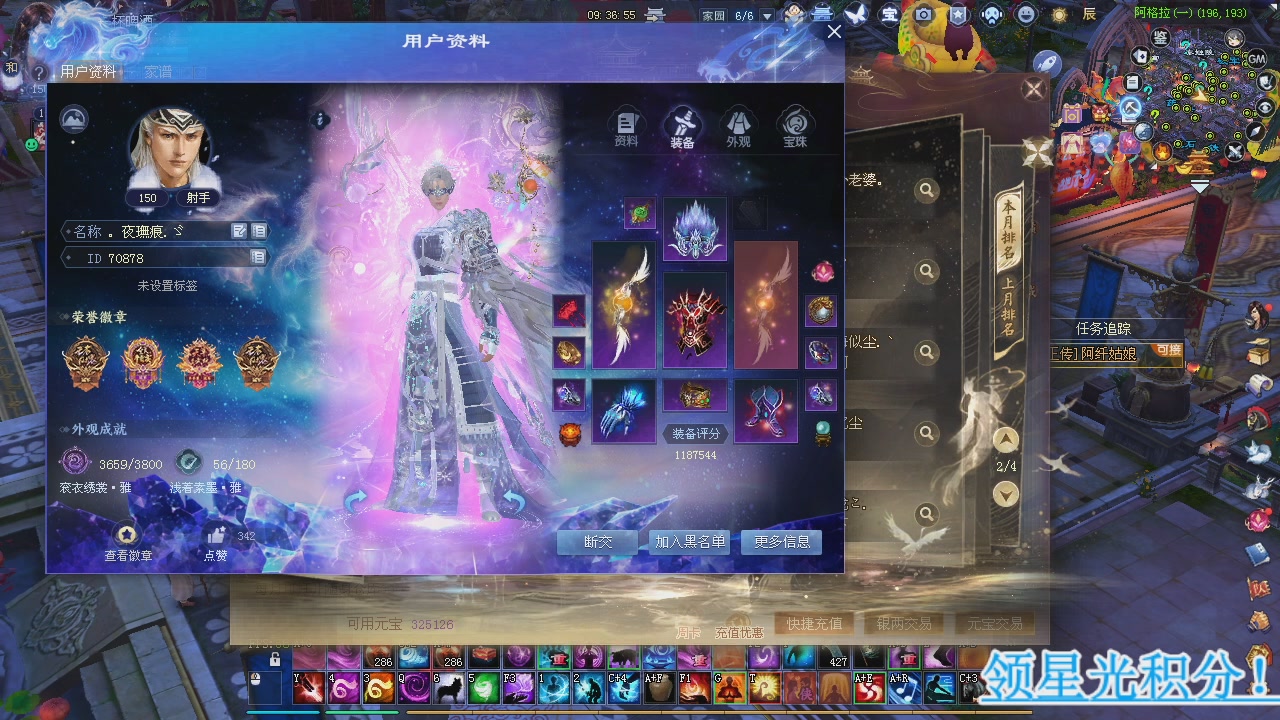Switch to the 外观 appearance tab
This screenshot has width=1280, height=720.
click(x=739, y=123)
